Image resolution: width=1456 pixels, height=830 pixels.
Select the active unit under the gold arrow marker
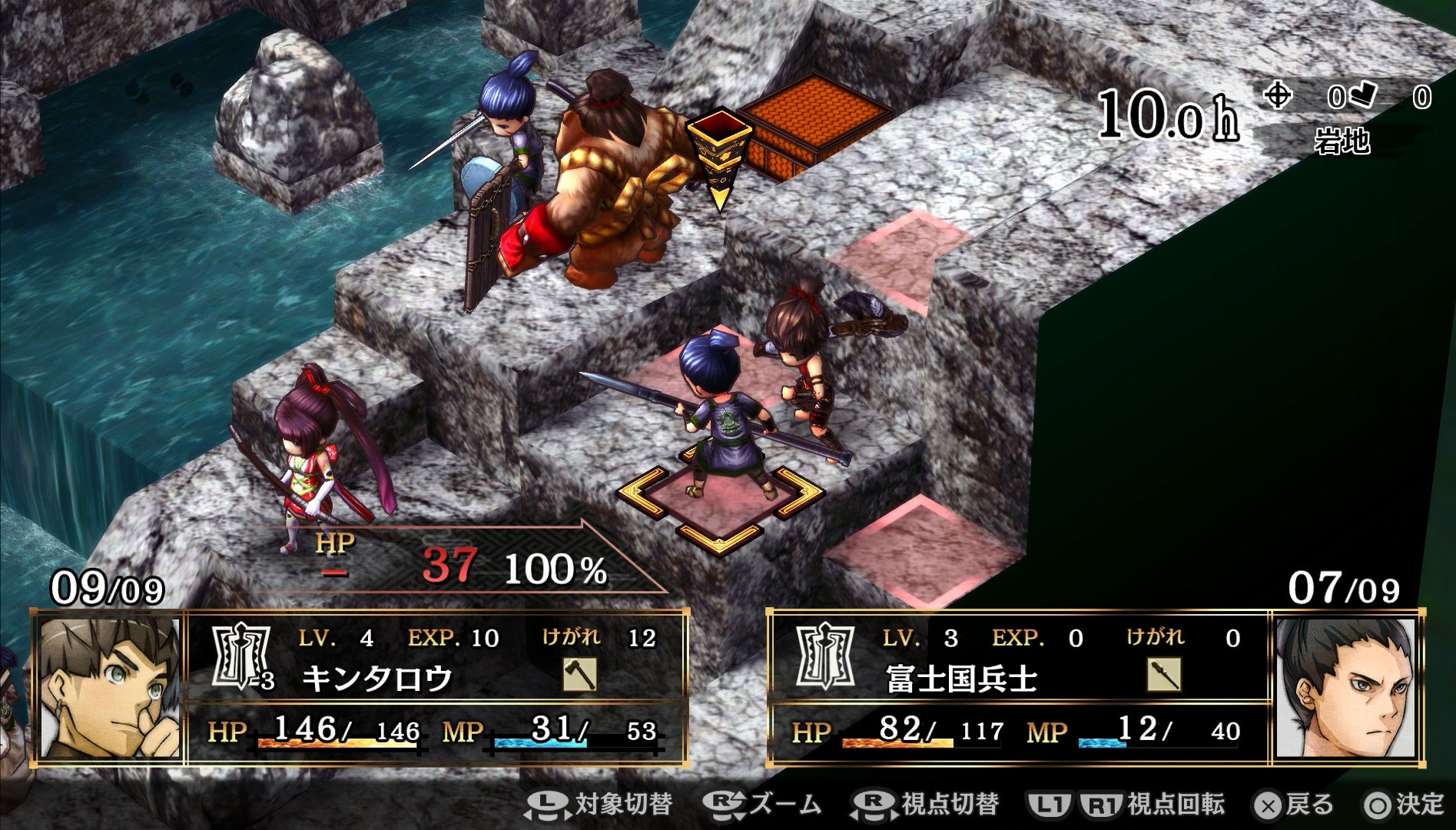point(607,184)
